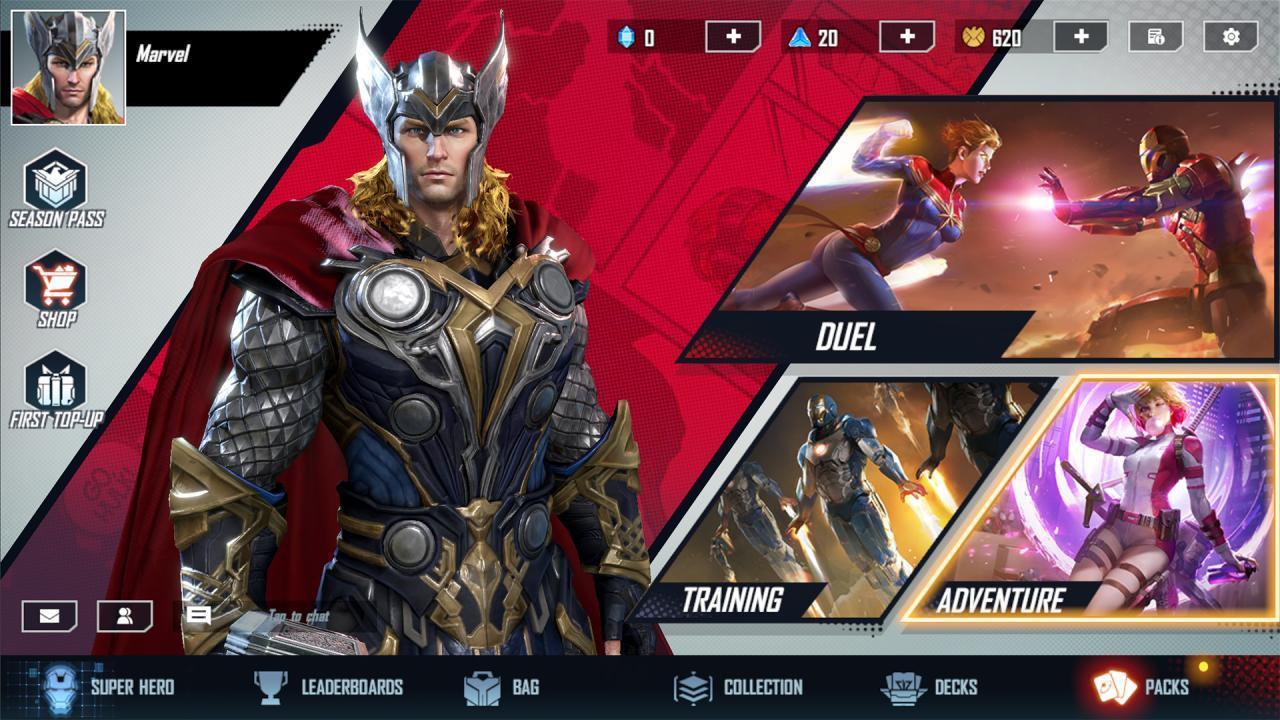Claim the First Top-Up offer
Image resolution: width=1280 pixels, height=720 pixels.
pyautogui.click(x=56, y=390)
